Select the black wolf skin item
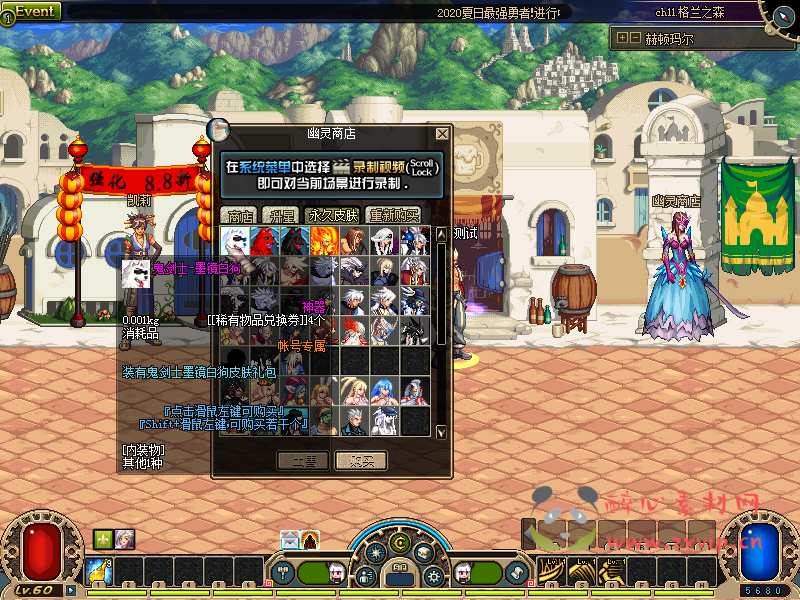 point(294,240)
